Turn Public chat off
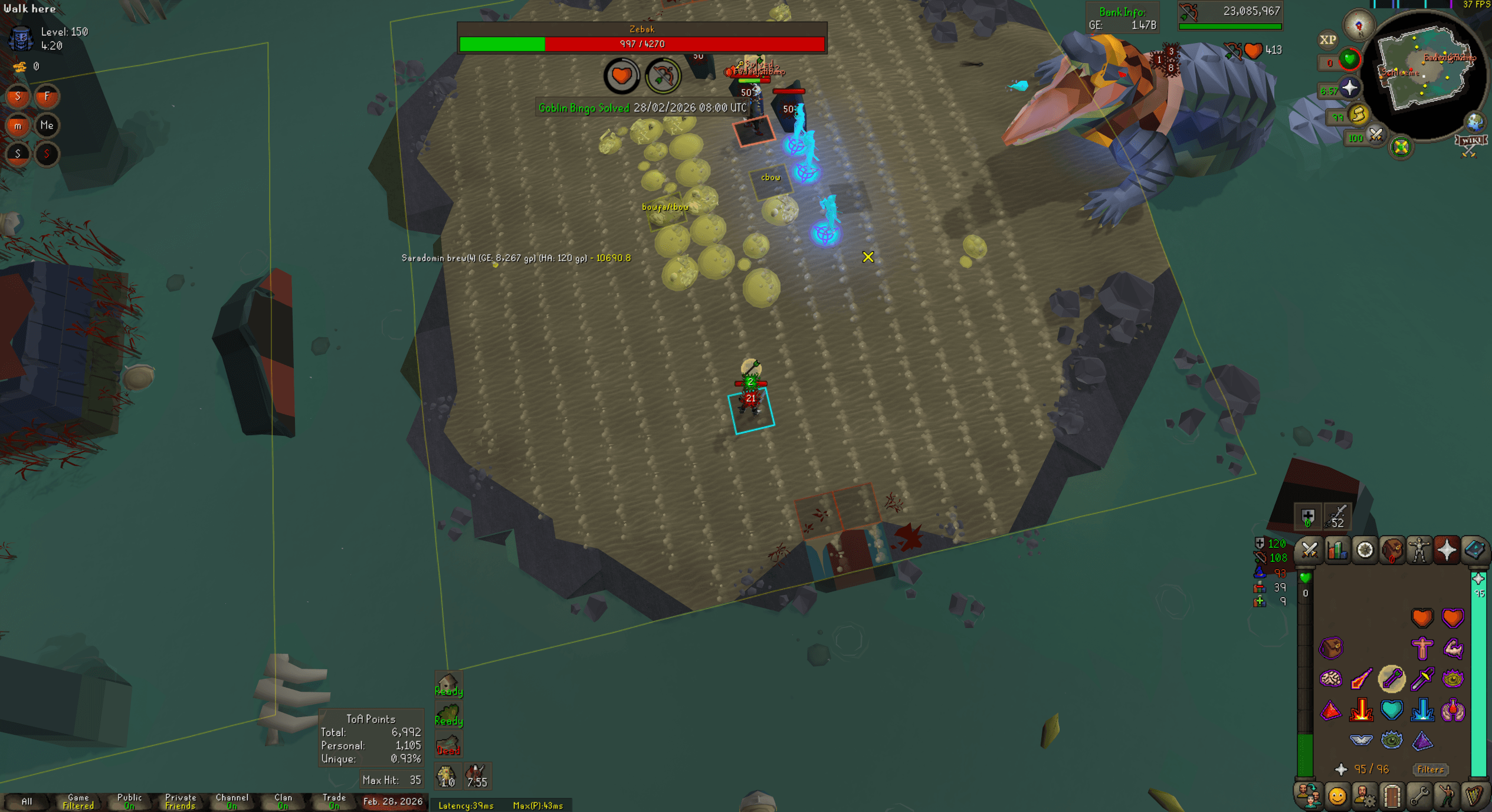Image resolution: width=1492 pixels, height=812 pixels. (x=129, y=801)
